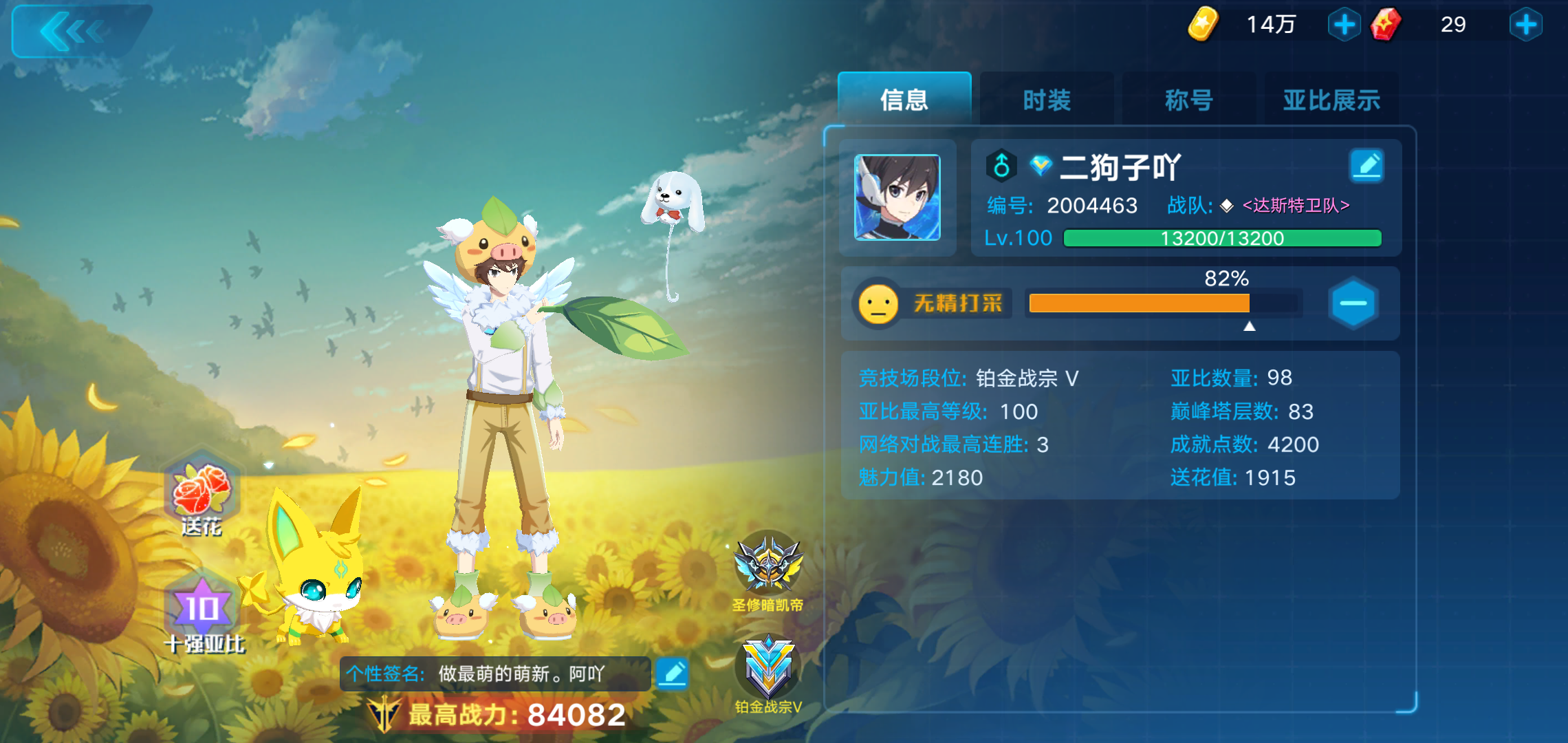Open the 称号 tab
The width and height of the screenshot is (1568, 743).
tap(1188, 100)
